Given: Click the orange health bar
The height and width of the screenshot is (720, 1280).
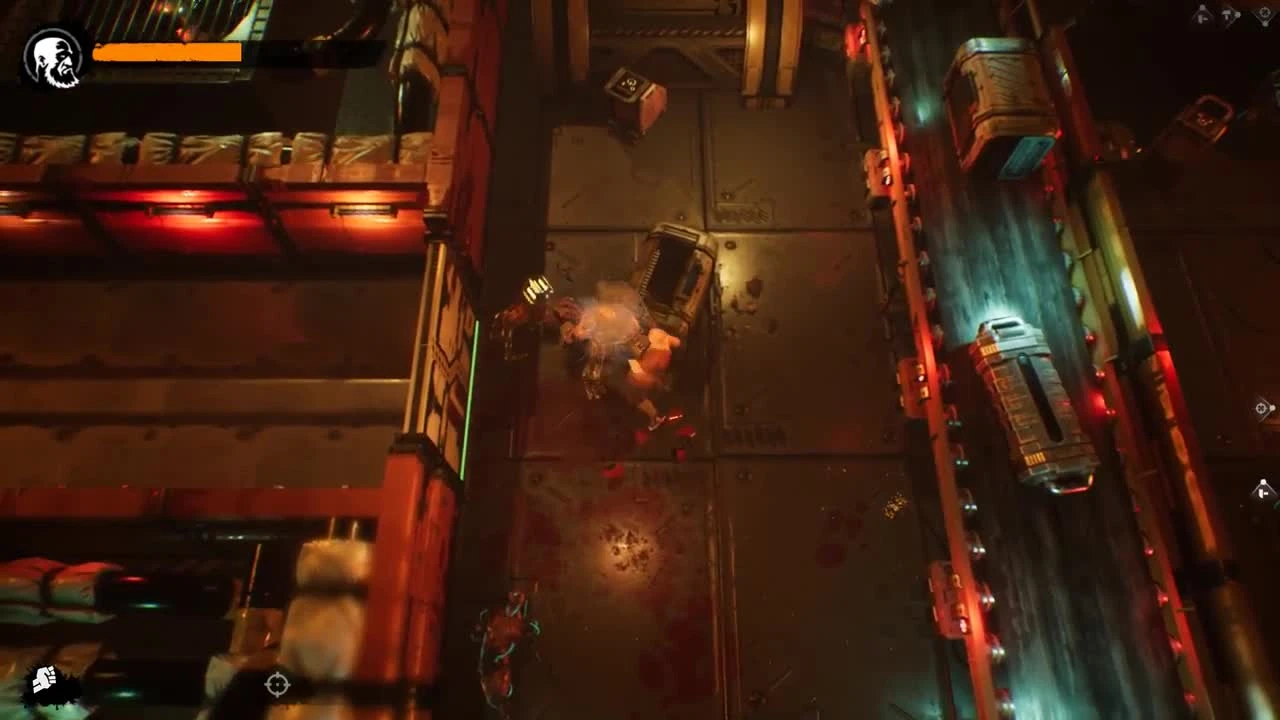Looking at the screenshot, I should point(165,53).
